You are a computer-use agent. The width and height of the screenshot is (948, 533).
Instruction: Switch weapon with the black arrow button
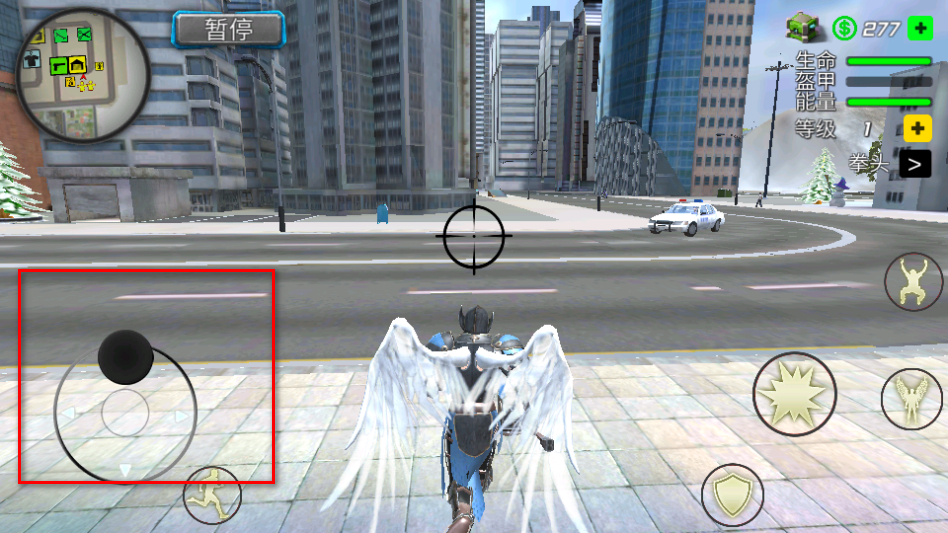pos(914,164)
